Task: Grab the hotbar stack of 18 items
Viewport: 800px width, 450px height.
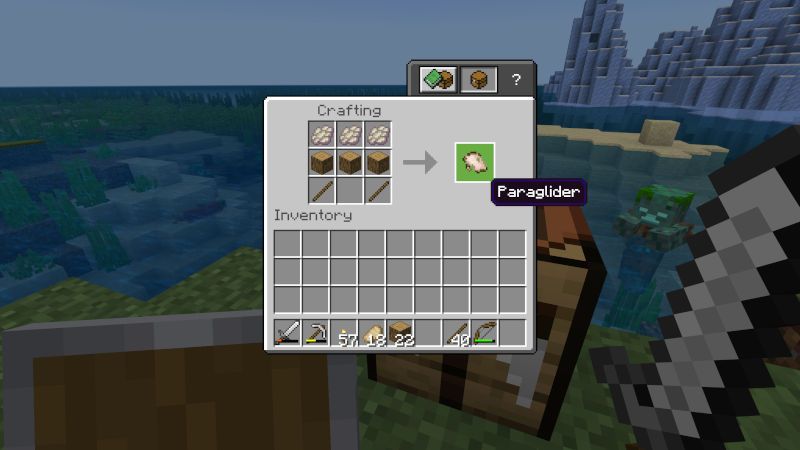Action: point(373,334)
